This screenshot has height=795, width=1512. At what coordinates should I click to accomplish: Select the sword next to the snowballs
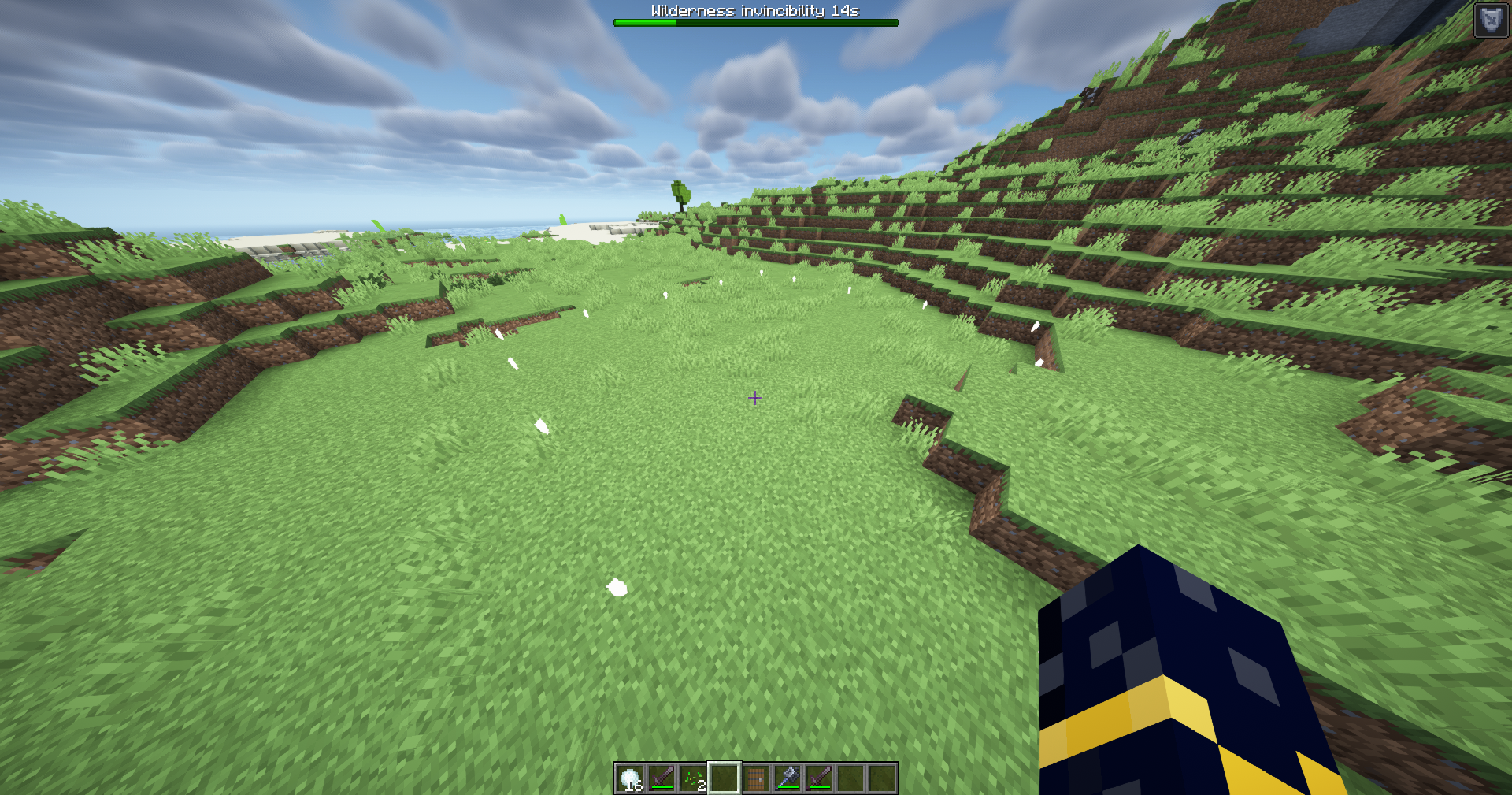pos(661,778)
